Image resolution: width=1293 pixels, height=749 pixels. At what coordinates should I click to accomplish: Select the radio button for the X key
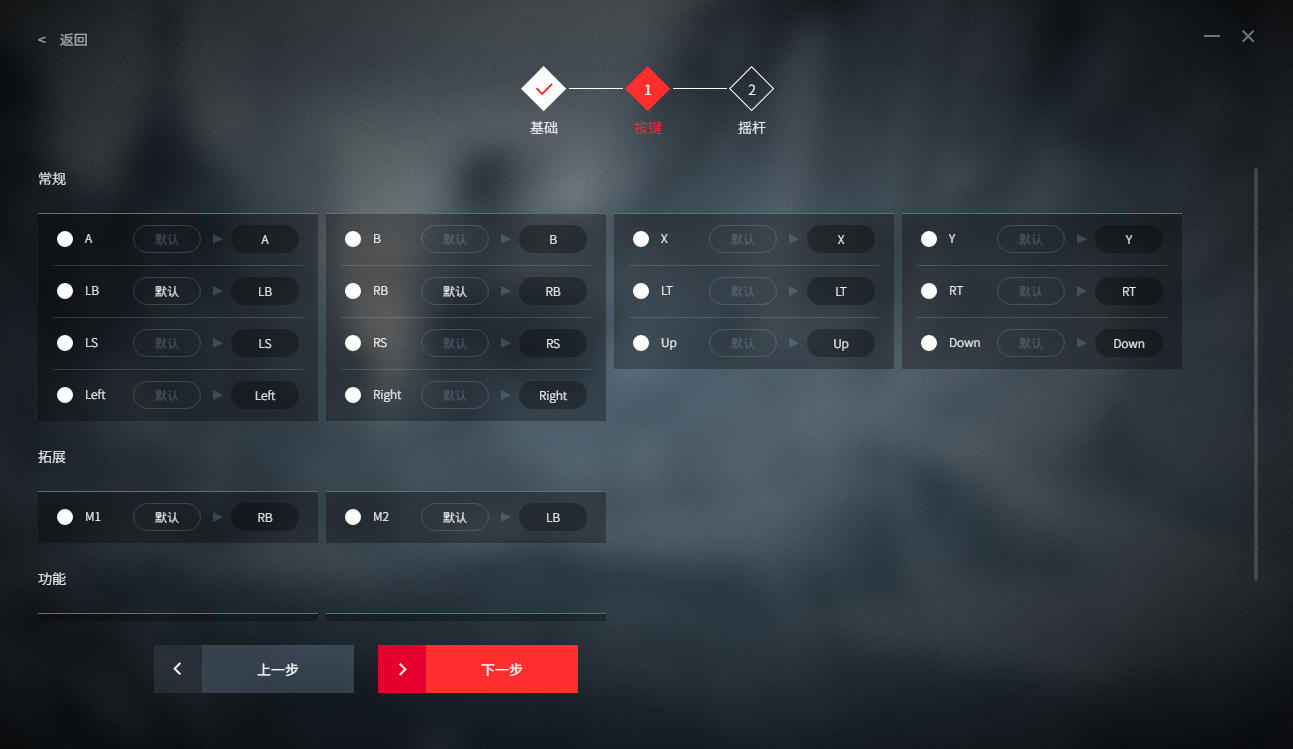tap(641, 239)
